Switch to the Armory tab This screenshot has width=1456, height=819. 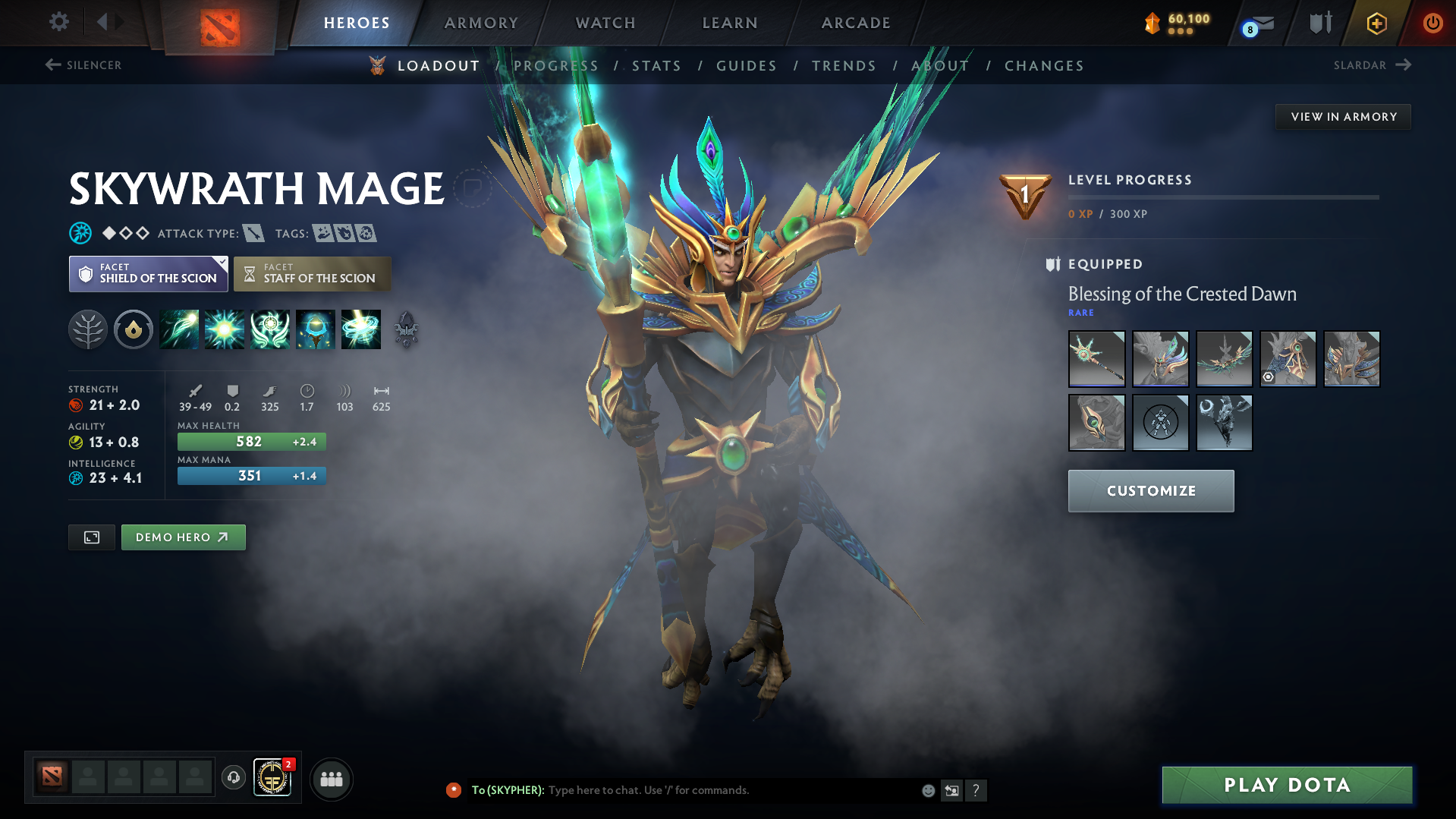point(481,23)
